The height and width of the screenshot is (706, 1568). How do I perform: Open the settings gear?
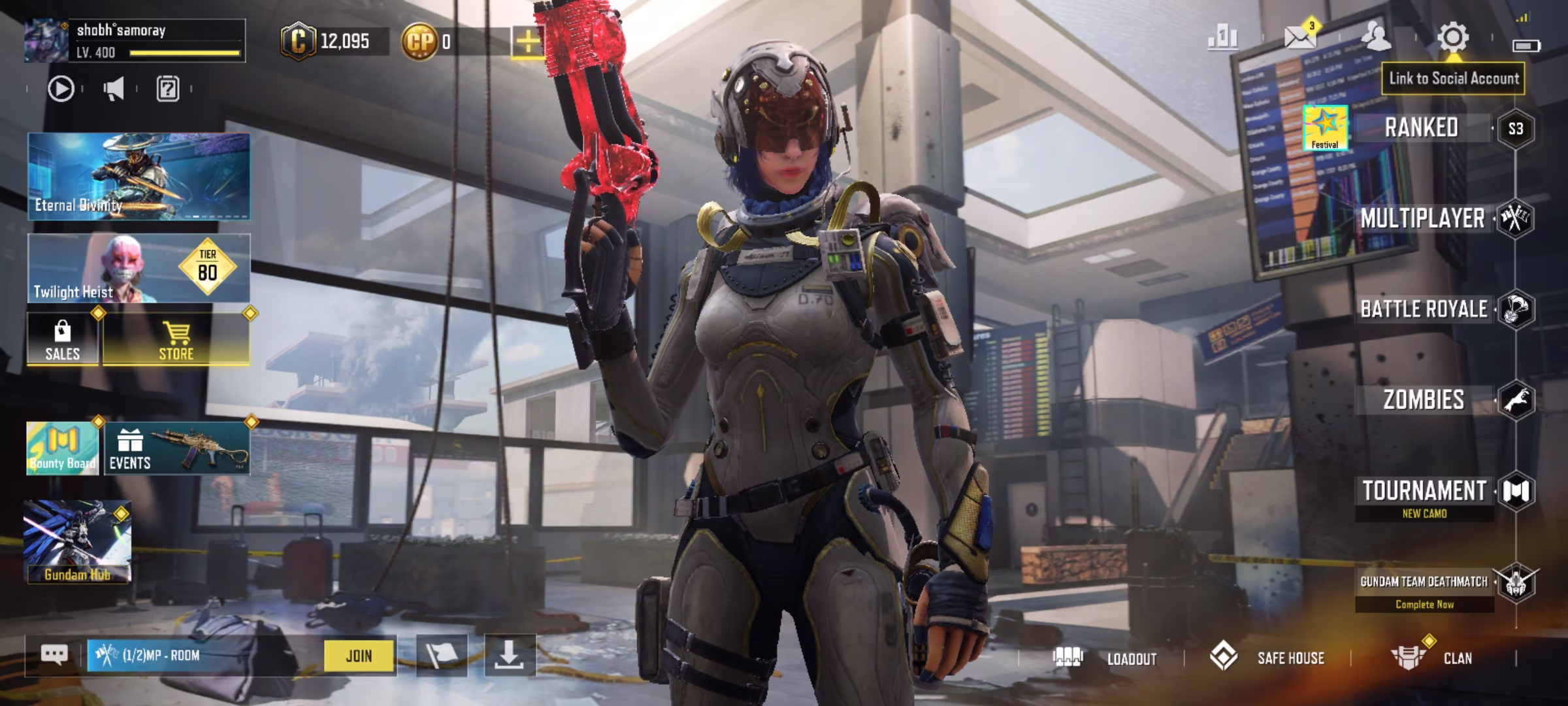pyautogui.click(x=1453, y=37)
